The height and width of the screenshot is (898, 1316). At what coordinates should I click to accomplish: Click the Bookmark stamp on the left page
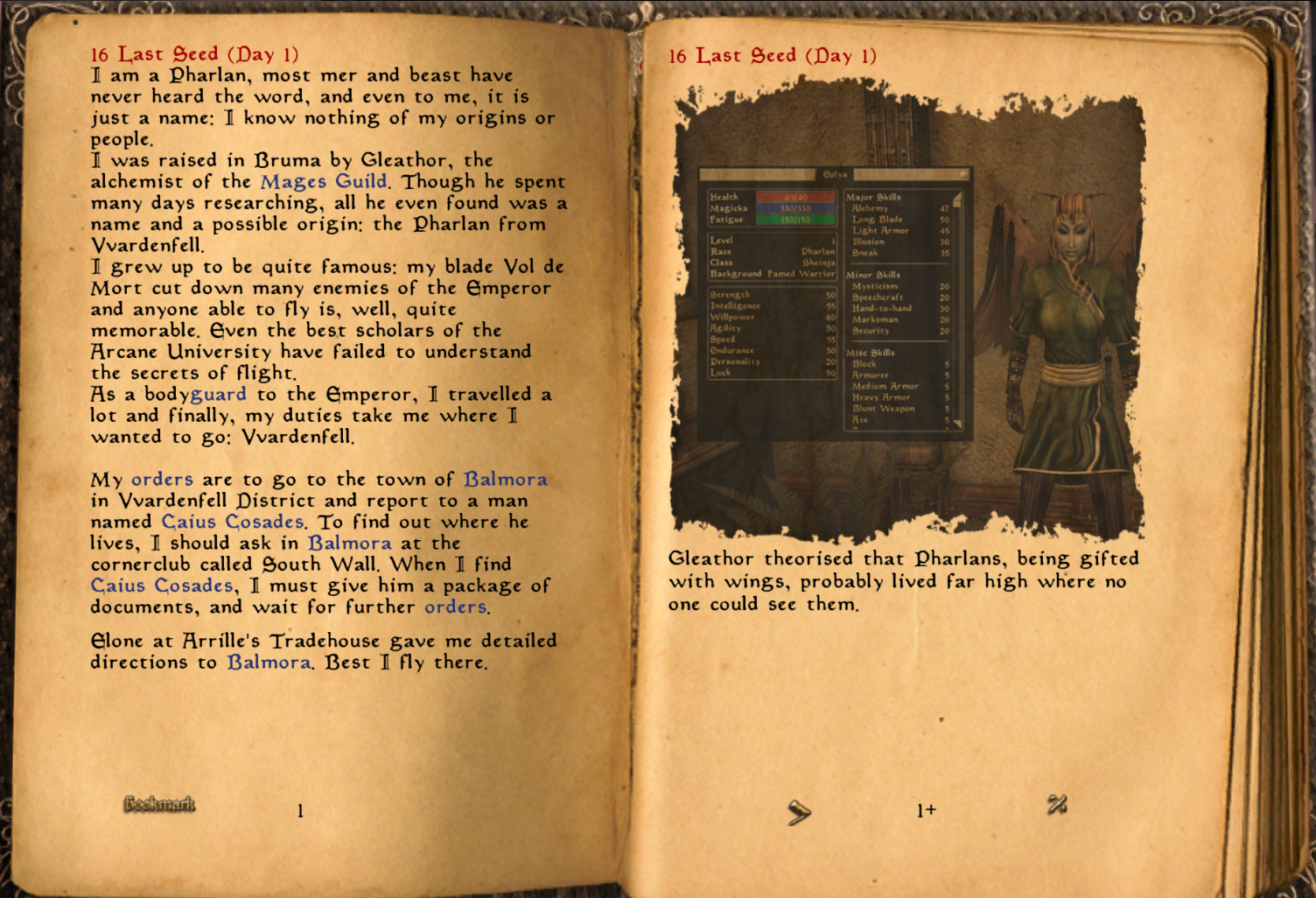158,804
